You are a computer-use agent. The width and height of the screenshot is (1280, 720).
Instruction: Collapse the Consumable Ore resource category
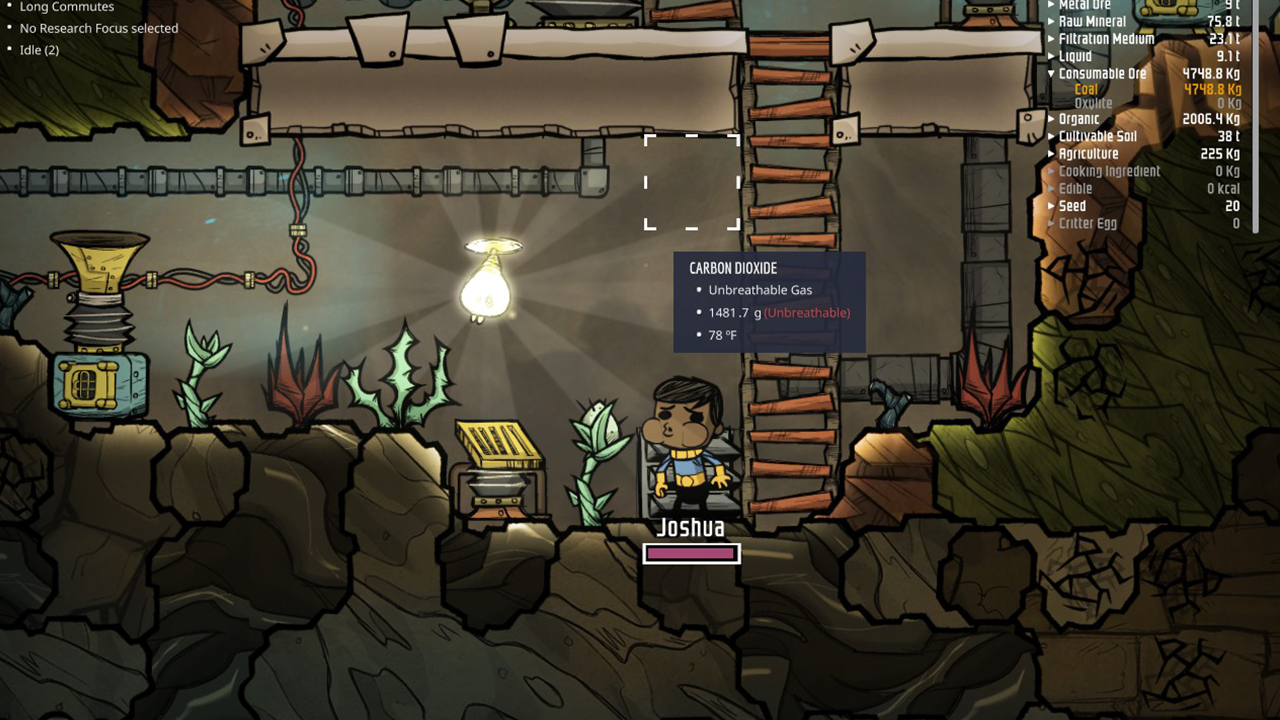pyautogui.click(x=1048, y=73)
